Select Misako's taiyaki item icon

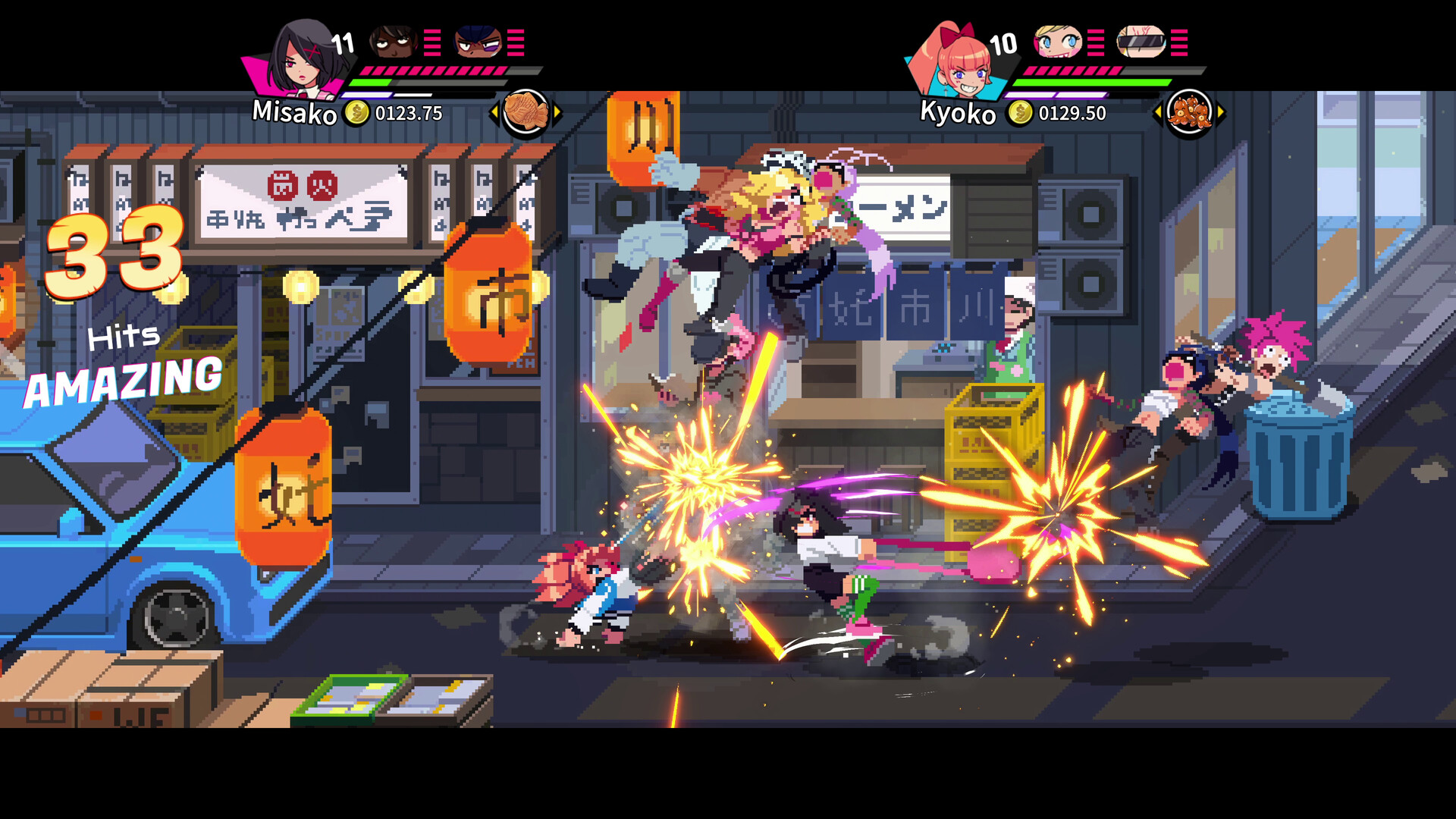pos(526,111)
